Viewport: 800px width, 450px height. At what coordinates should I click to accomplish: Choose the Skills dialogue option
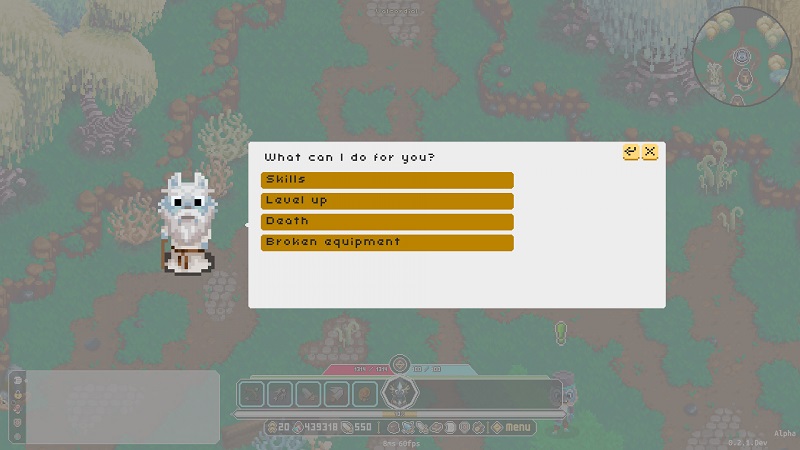click(x=386, y=180)
